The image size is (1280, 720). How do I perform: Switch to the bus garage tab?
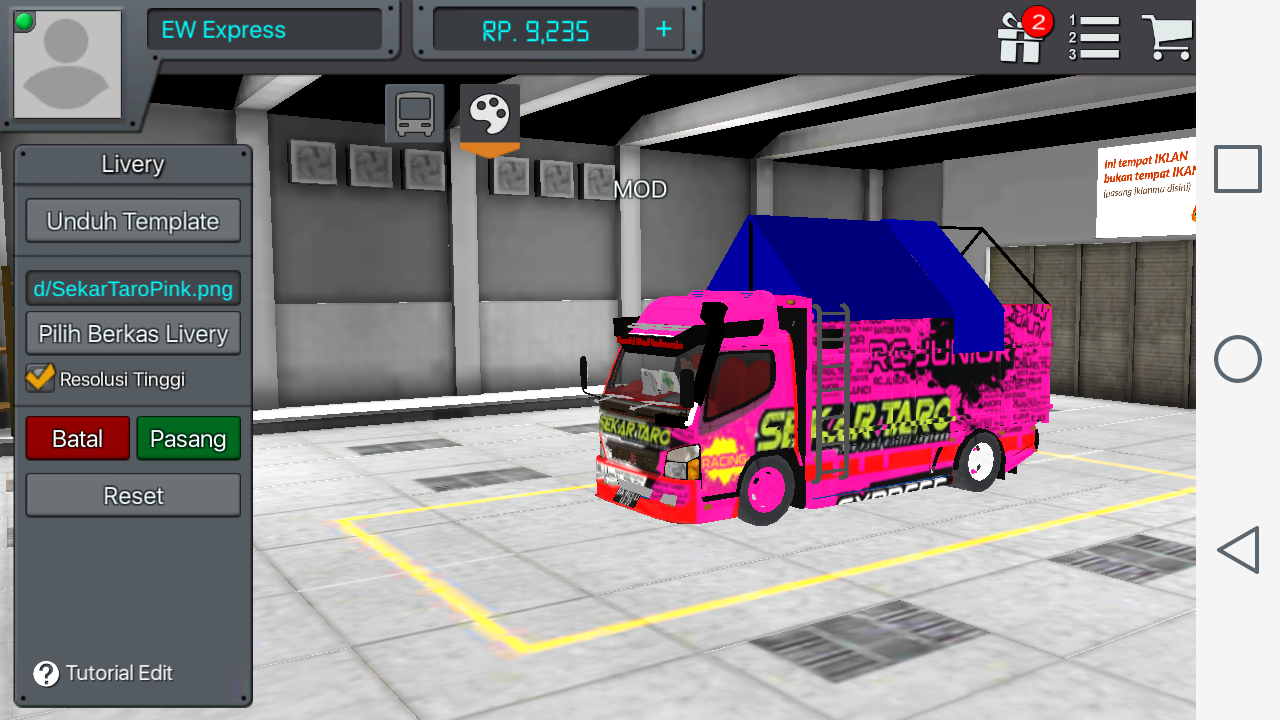tap(414, 112)
